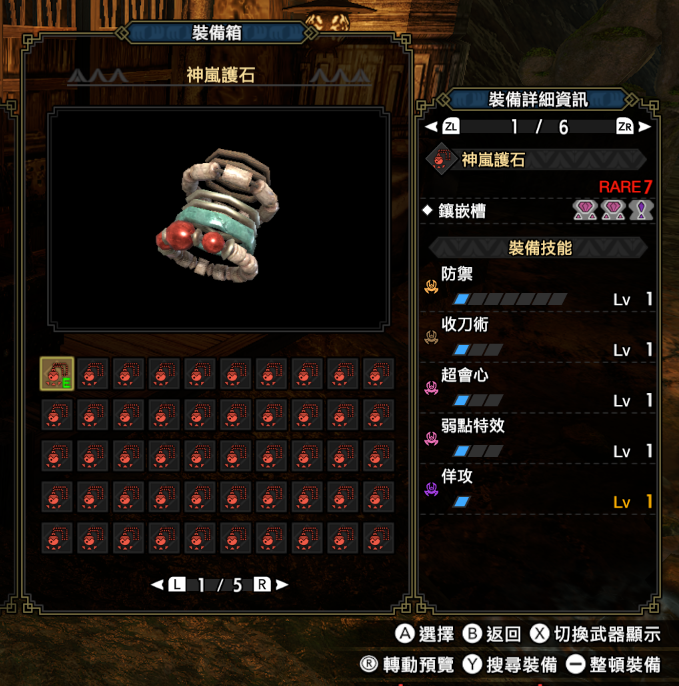This screenshot has height=686, width=679.
Task: Select the 防禦 skill row
Action: click(539, 285)
